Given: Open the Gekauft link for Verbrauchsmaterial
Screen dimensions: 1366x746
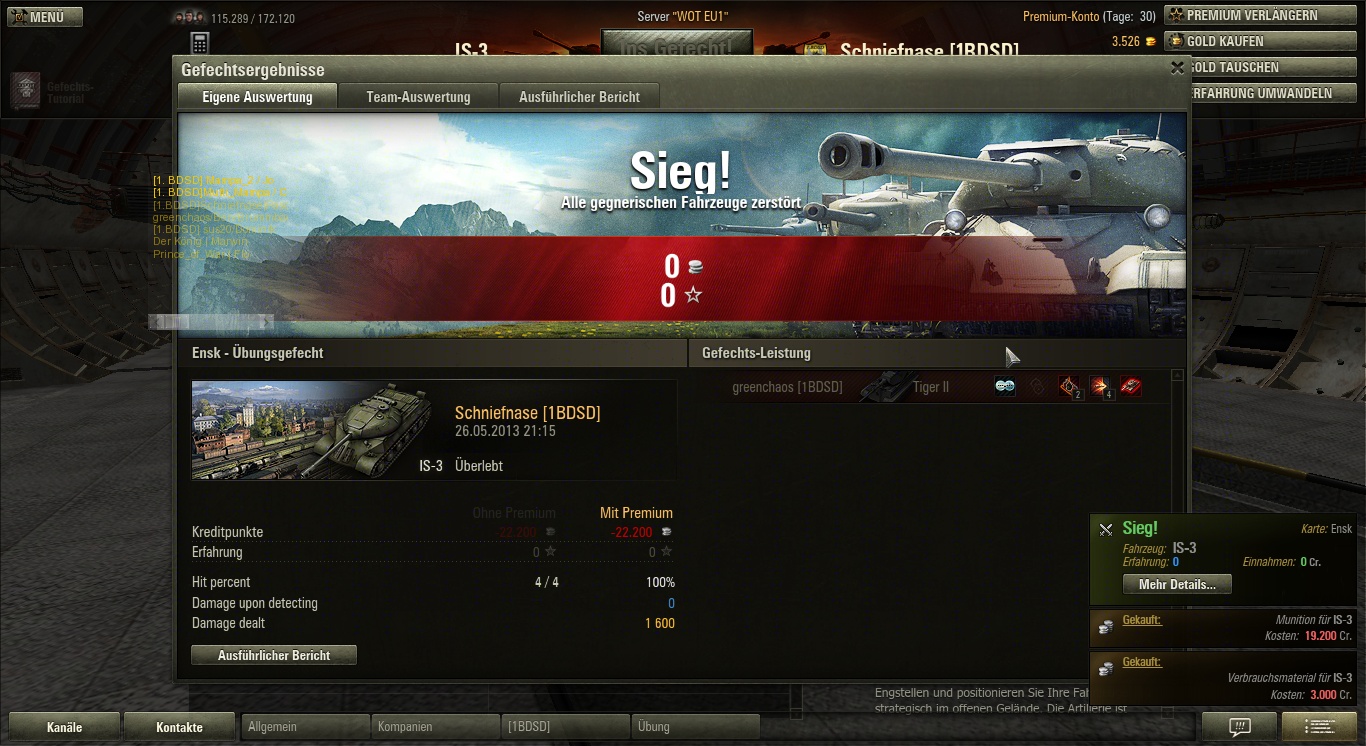Looking at the screenshot, I should [x=1142, y=662].
